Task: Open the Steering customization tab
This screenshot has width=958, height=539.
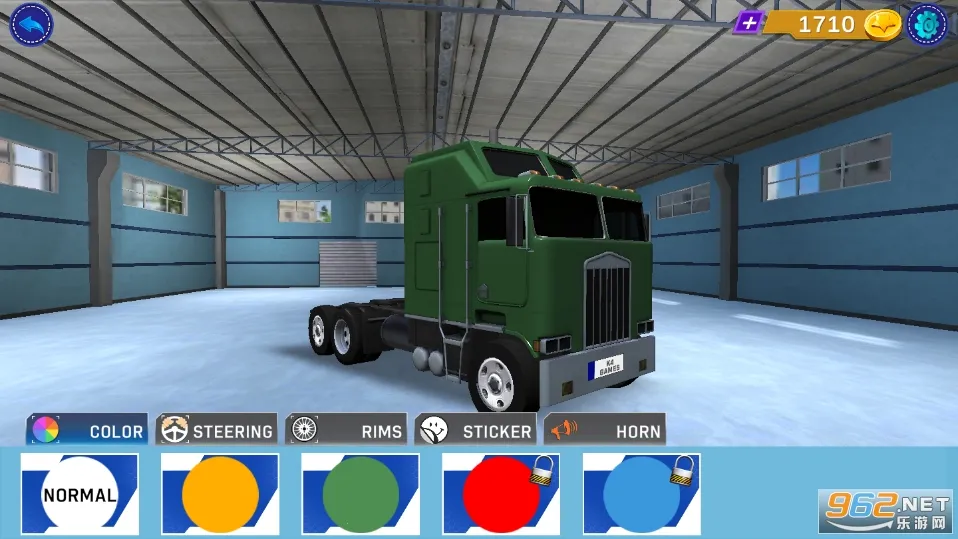Action: (x=217, y=430)
